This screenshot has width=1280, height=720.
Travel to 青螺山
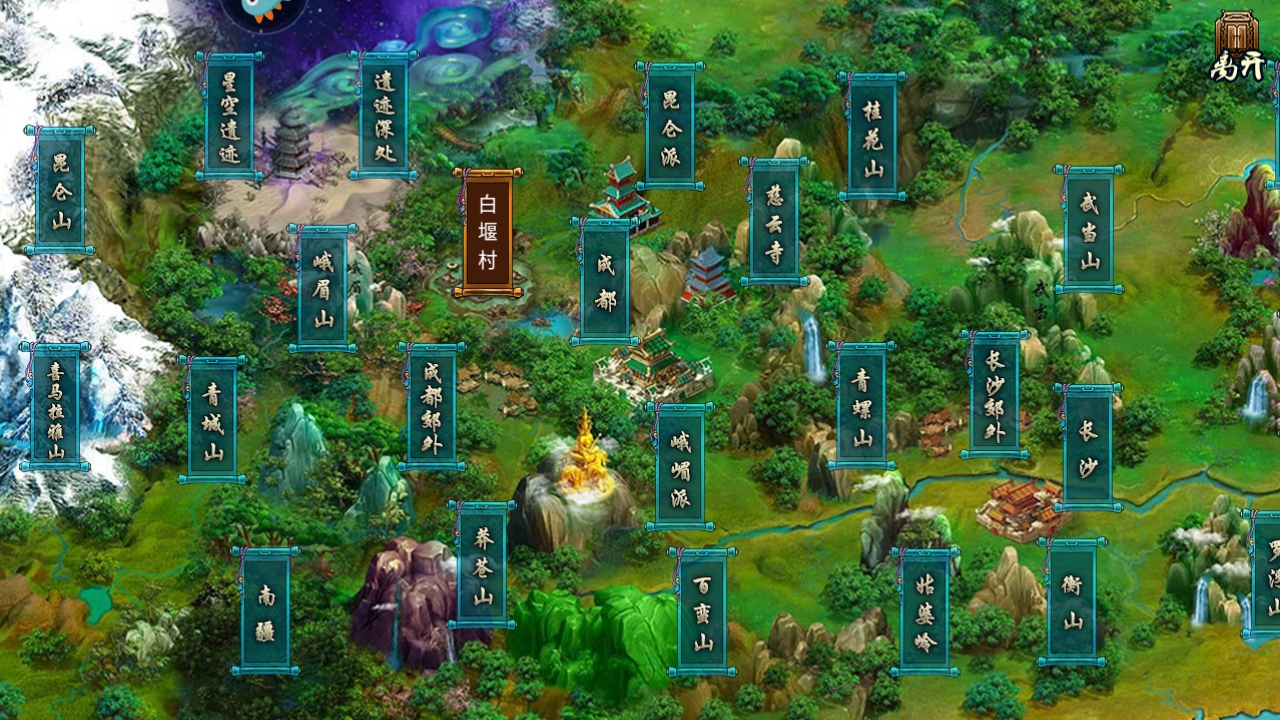click(x=861, y=405)
